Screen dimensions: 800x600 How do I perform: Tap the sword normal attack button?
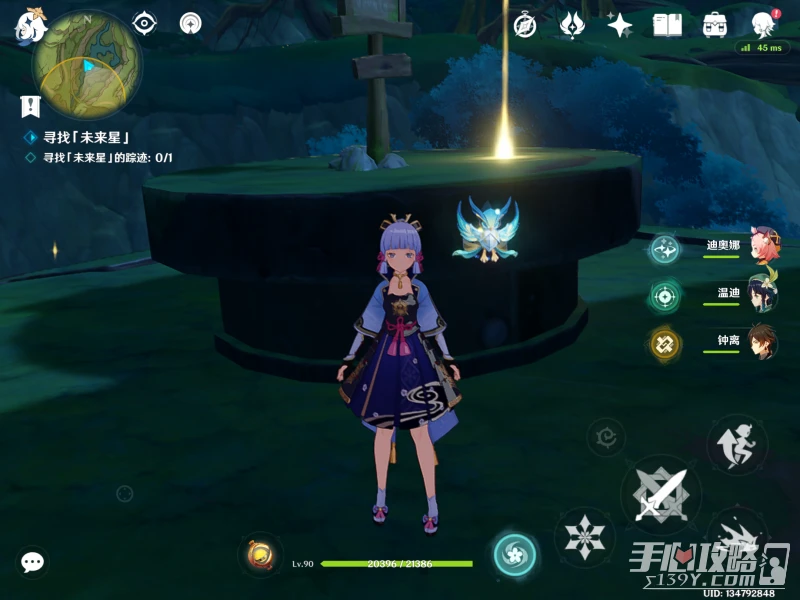[x=660, y=494]
